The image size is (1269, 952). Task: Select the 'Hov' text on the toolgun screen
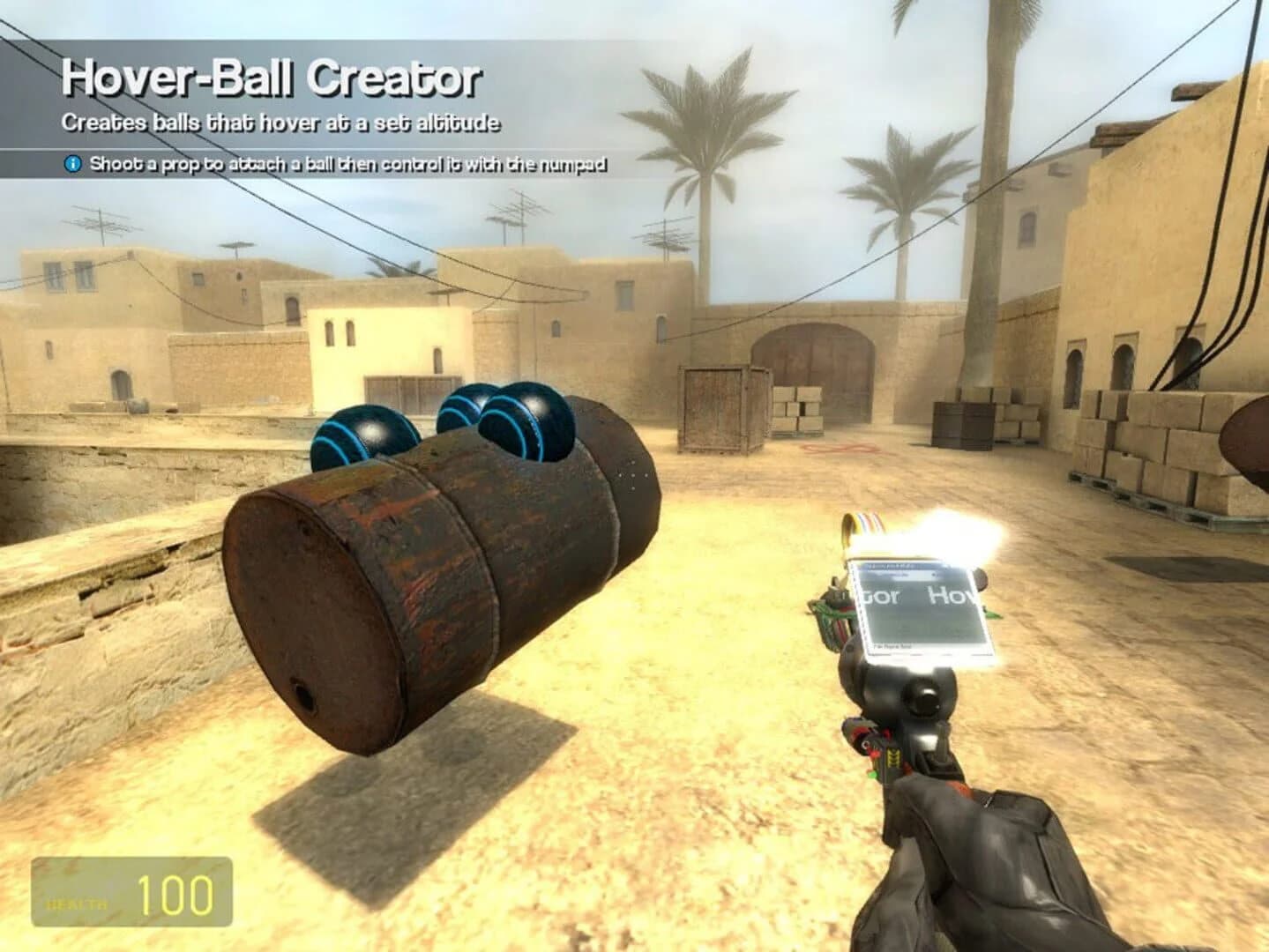pyautogui.click(x=955, y=596)
